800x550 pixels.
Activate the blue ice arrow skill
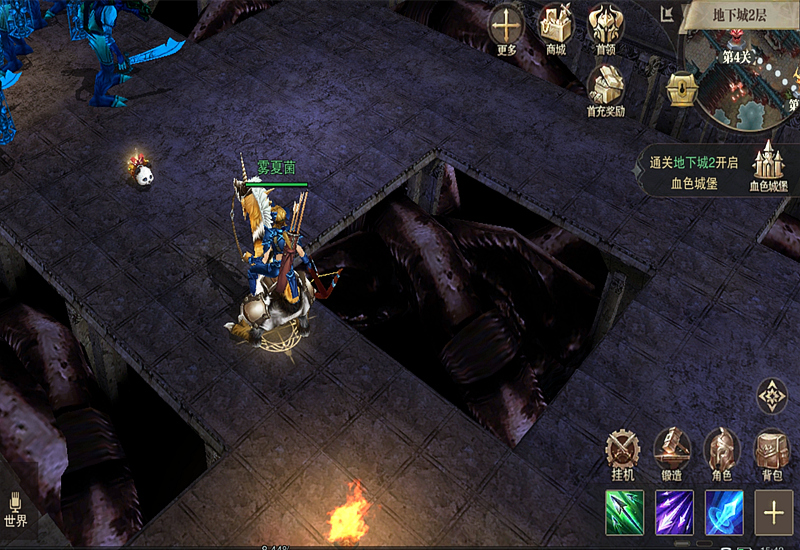coord(723,513)
